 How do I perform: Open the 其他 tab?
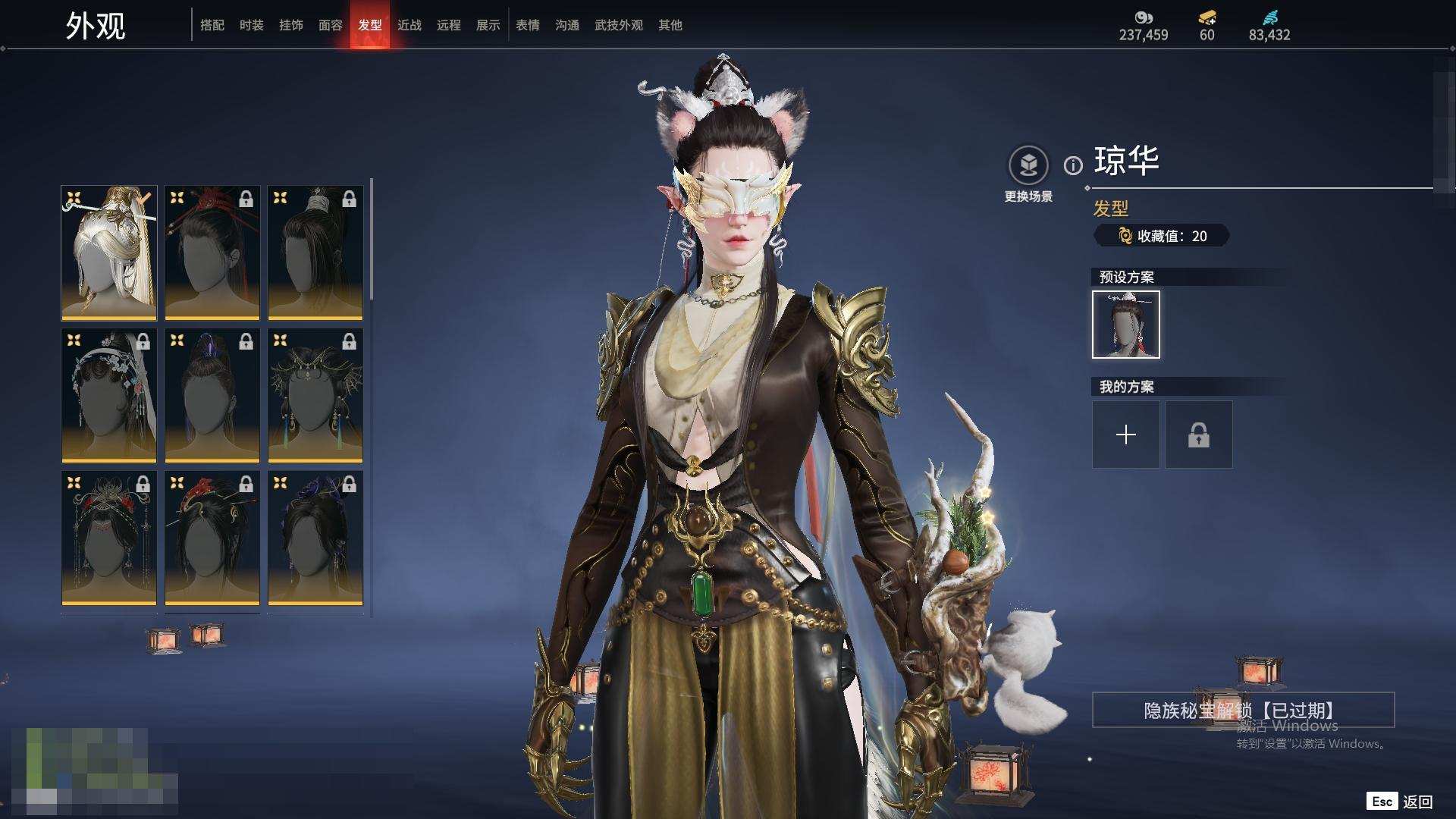(x=670, y=25)
